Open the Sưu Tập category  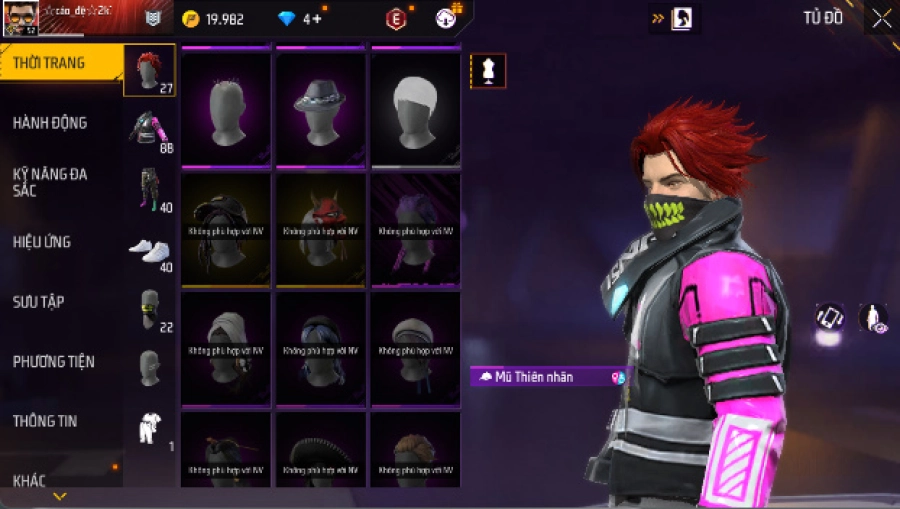coord(39,301)
